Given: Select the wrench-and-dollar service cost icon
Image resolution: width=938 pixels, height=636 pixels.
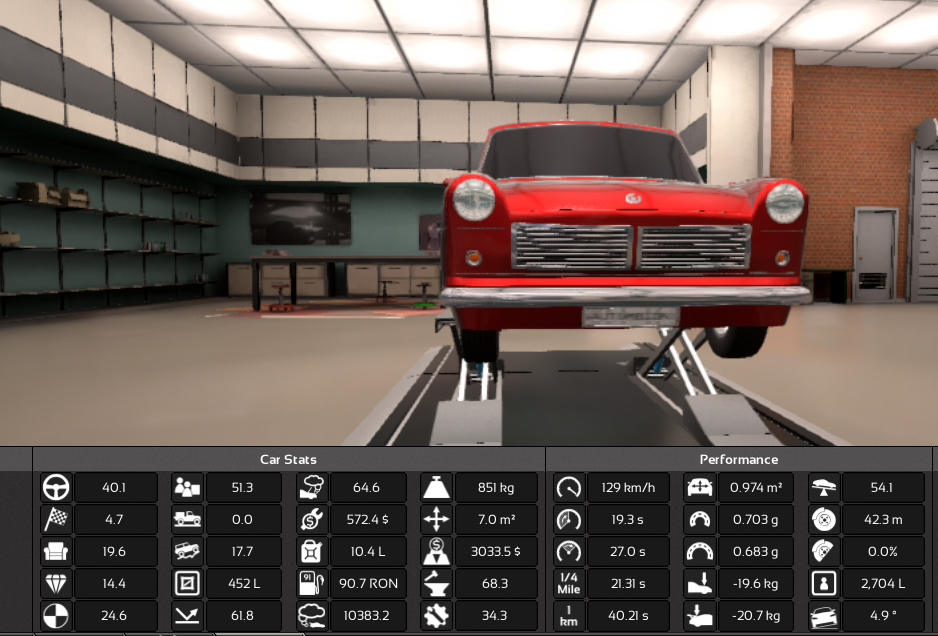Looking at the screenshot, I should point(311,520).
